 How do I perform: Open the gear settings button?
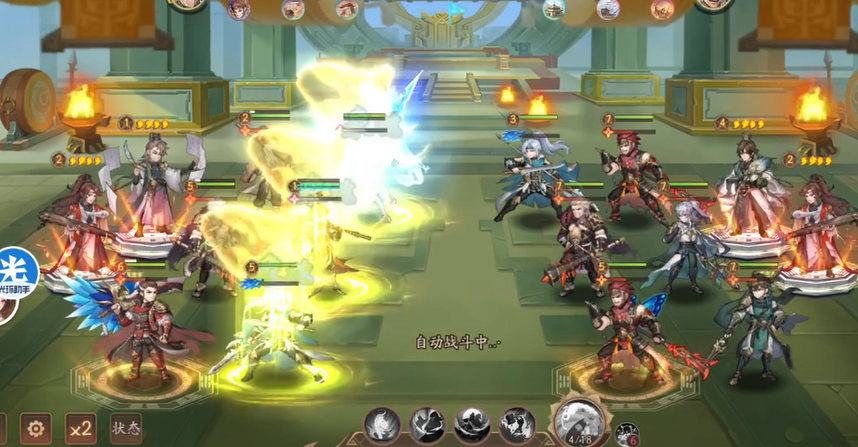[36, 429]
